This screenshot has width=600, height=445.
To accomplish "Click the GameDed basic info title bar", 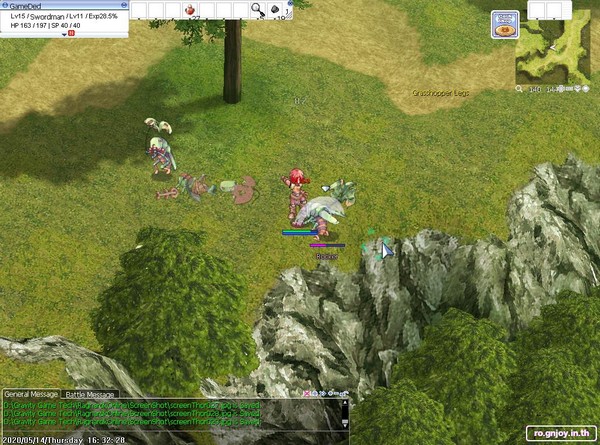I will 60,5.
